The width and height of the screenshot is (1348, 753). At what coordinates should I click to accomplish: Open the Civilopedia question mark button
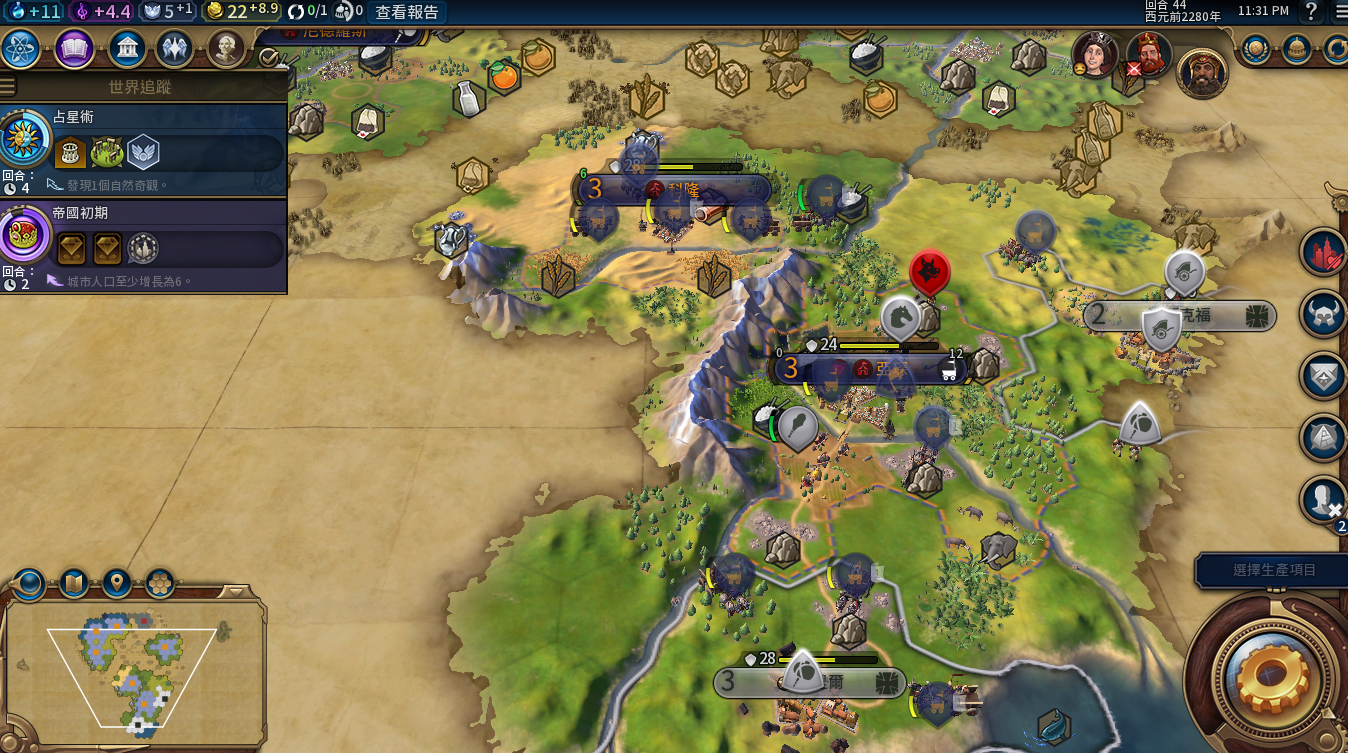pyautogui.click(x=1311, y=12)
